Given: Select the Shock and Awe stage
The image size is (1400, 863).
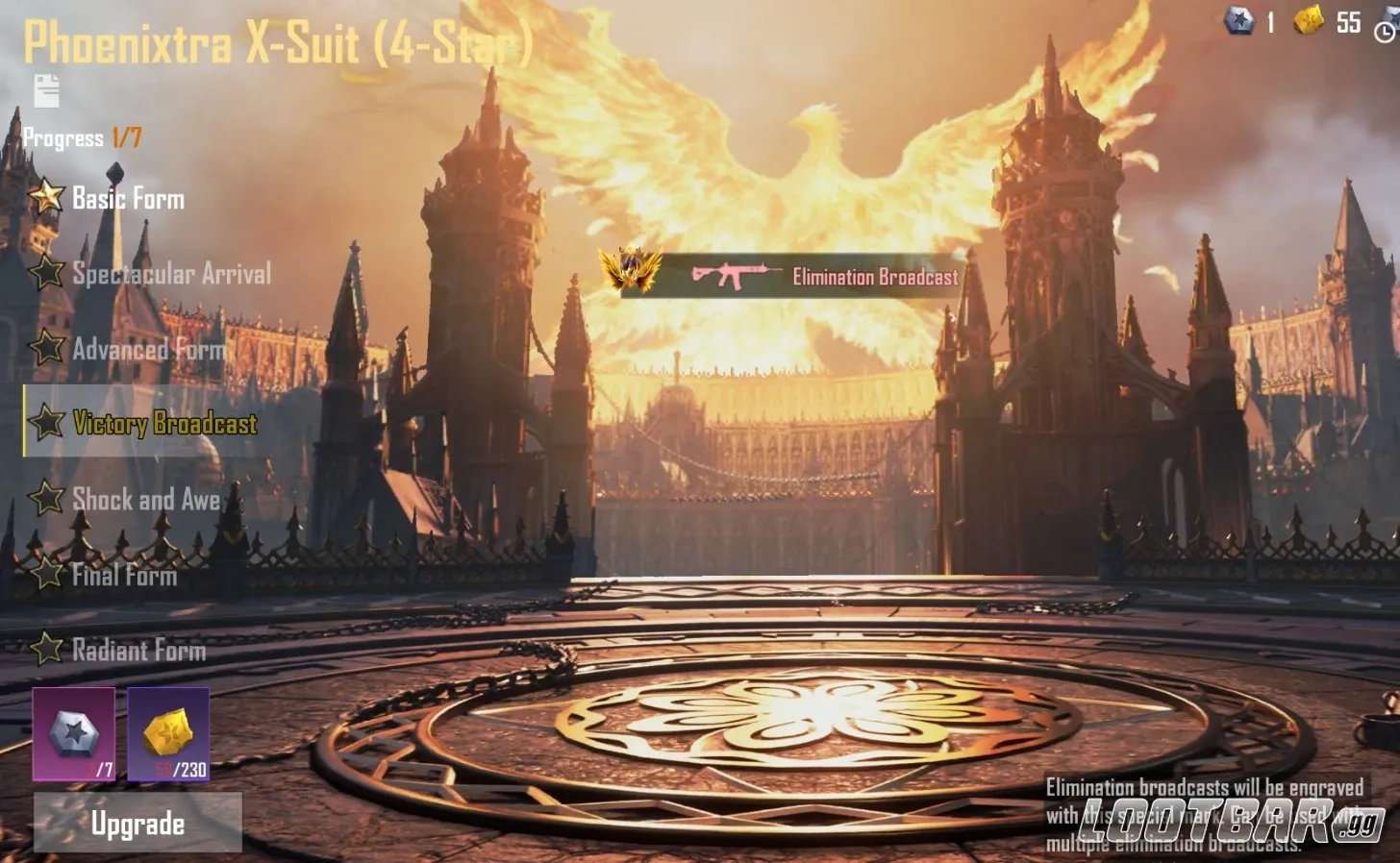Looking at the screenshot, I should pyautogui.click(x=145, y=500).
